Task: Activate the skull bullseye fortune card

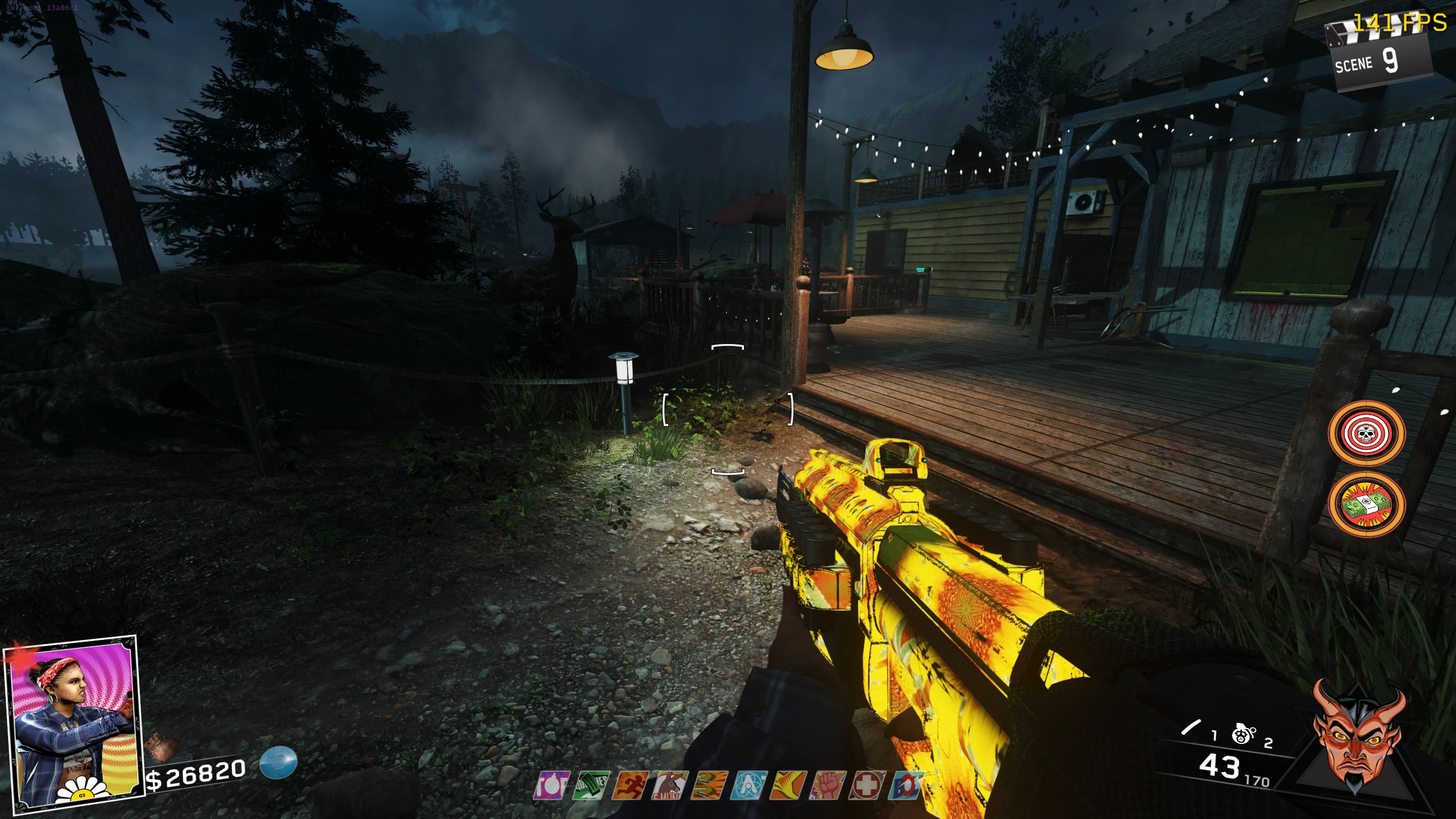Action: point(1366,434)
